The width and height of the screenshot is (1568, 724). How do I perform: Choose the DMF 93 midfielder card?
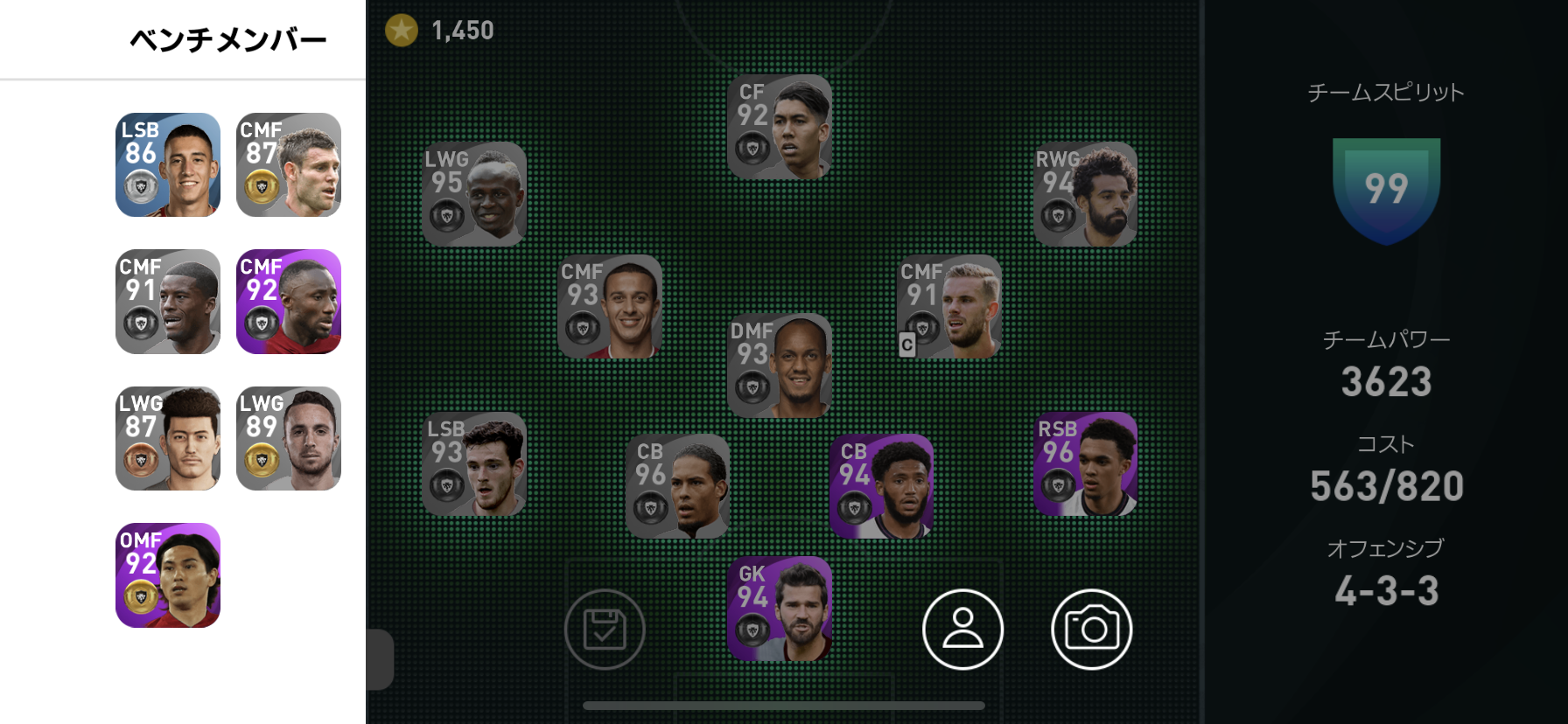pos(779,365)
